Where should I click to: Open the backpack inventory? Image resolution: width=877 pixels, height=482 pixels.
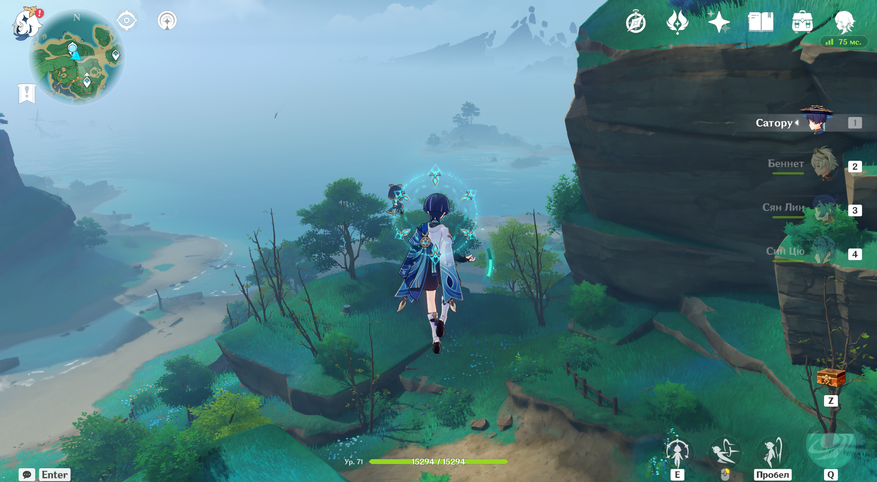(802, 22)
